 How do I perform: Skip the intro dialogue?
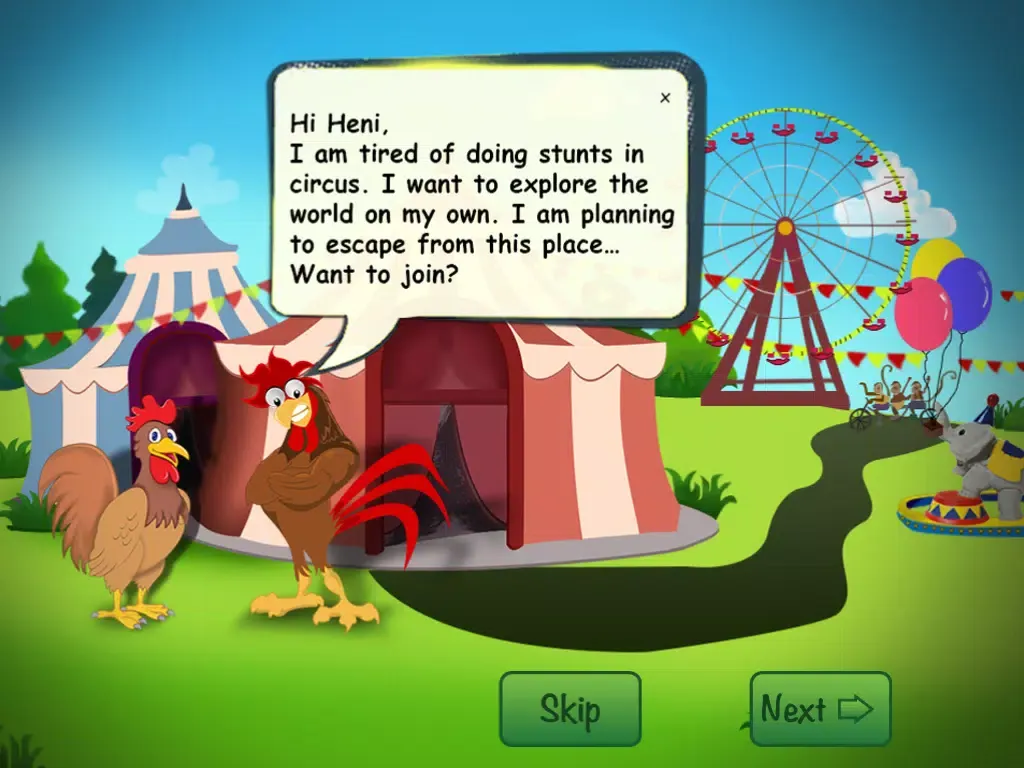[570, 709]
